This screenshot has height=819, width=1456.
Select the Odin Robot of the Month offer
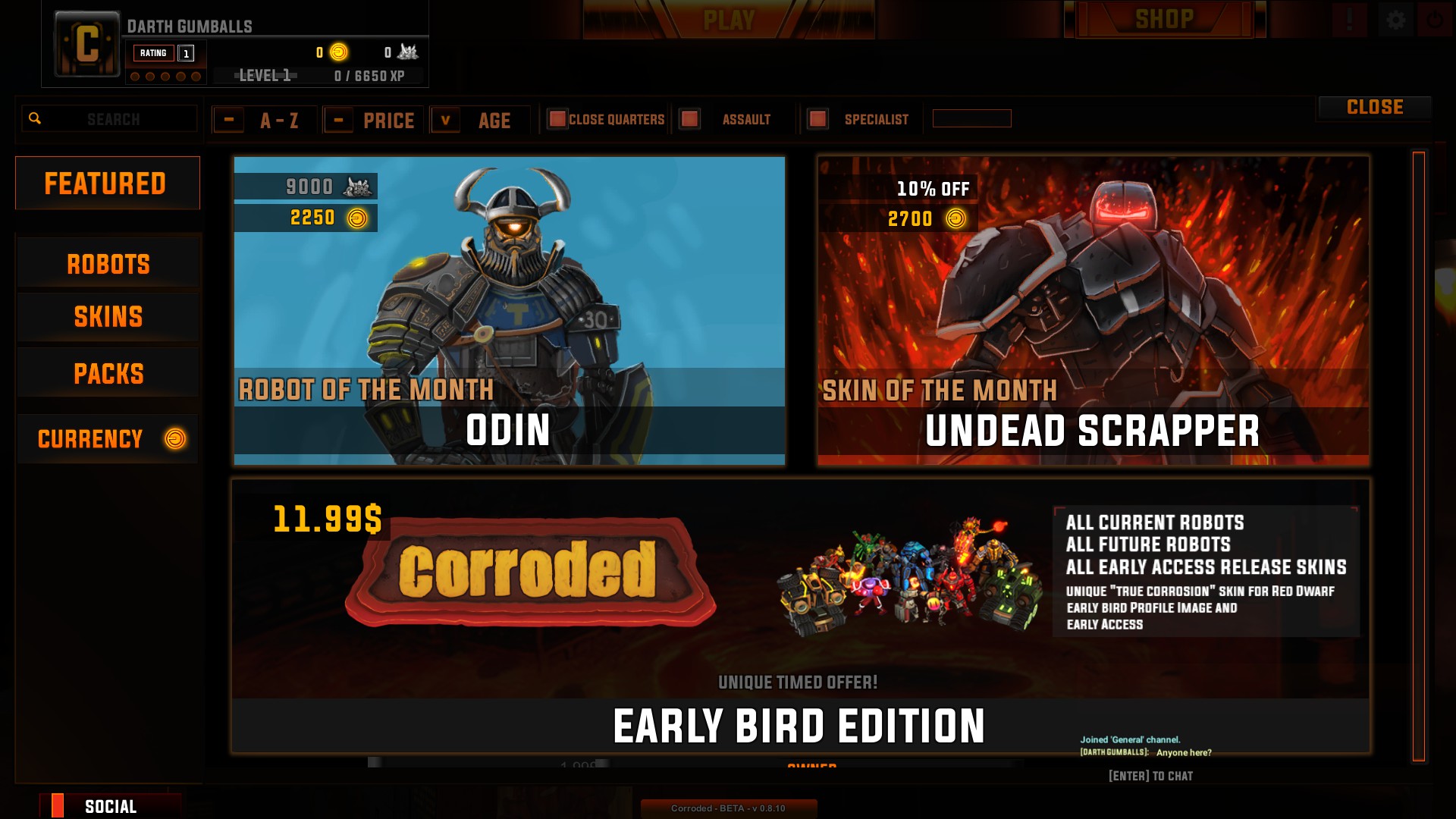pyautogui.click(x=509, y=310)
